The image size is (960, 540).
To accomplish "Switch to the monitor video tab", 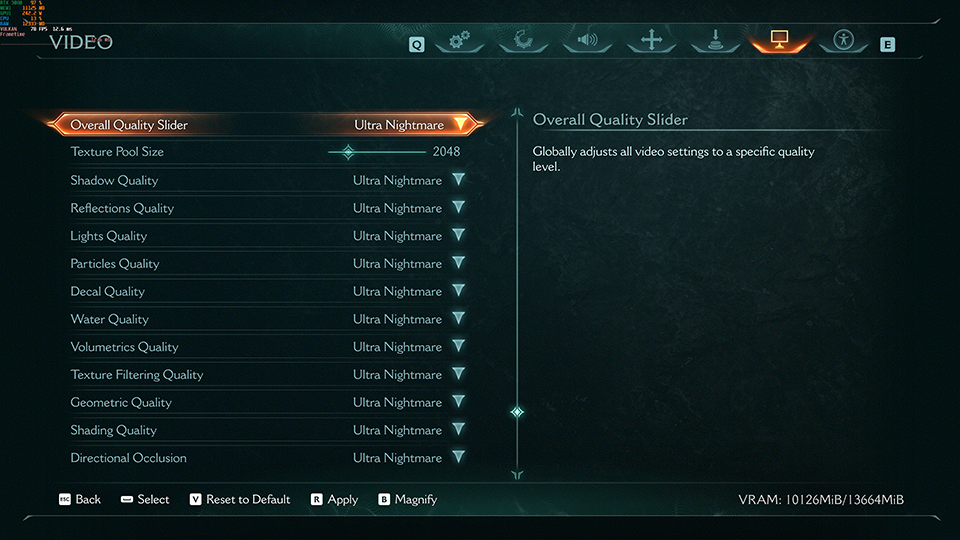I will pos(779,41).
